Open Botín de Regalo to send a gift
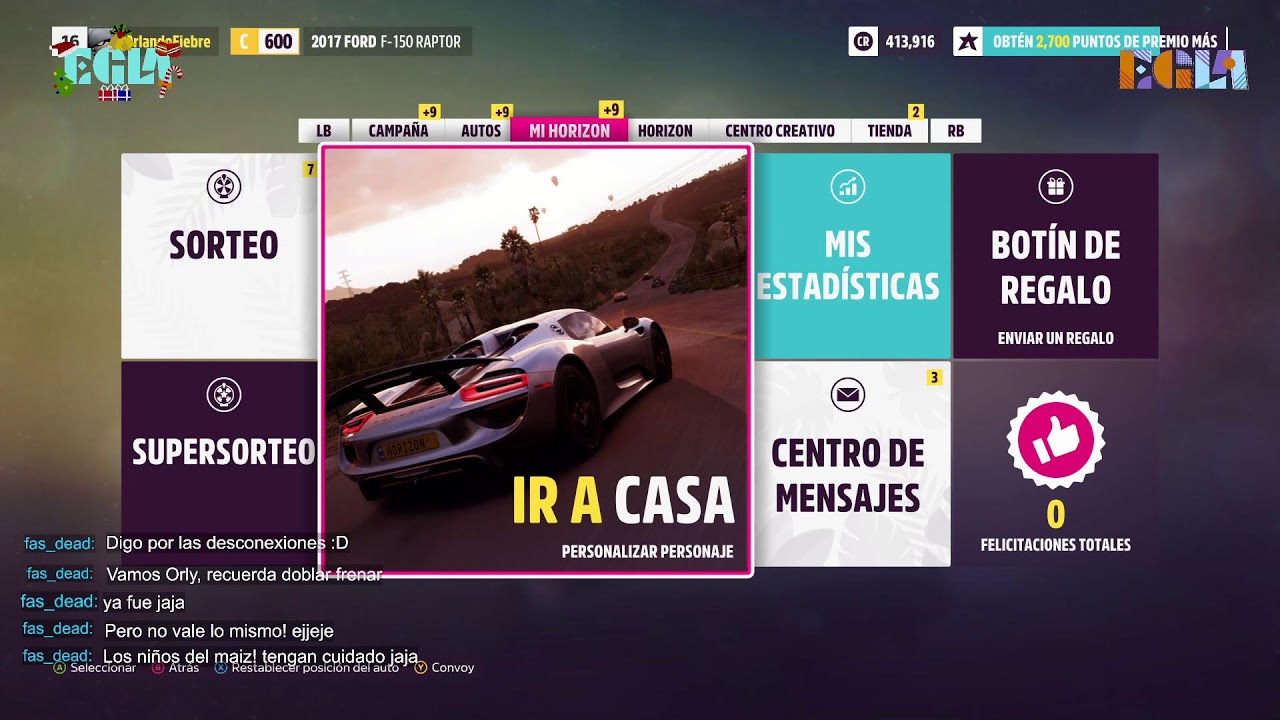 1055,255
